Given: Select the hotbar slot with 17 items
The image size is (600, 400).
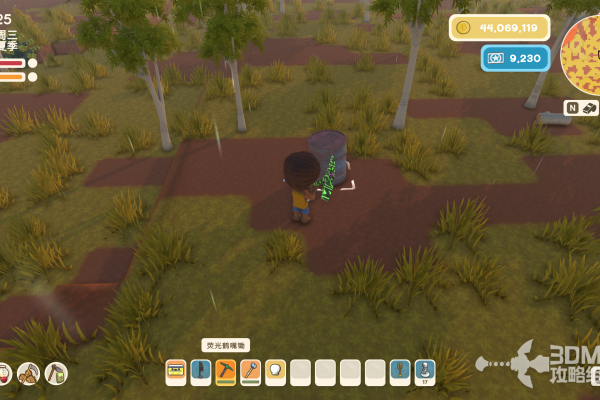Looking at the screenshot, I should point(424,372).
